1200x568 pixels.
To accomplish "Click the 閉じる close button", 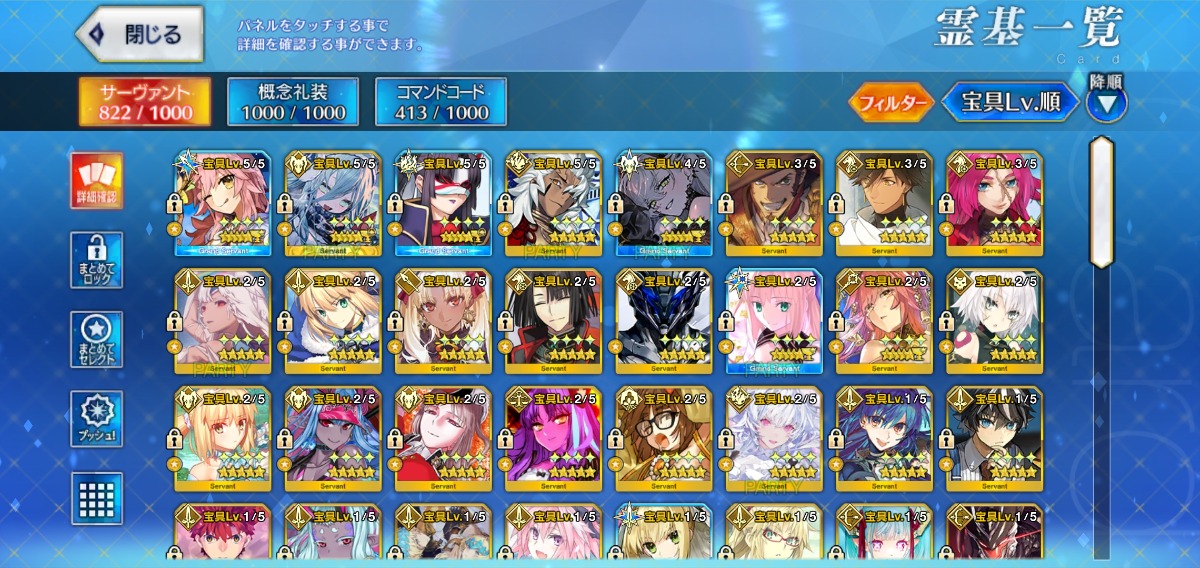I will point(140,35).
